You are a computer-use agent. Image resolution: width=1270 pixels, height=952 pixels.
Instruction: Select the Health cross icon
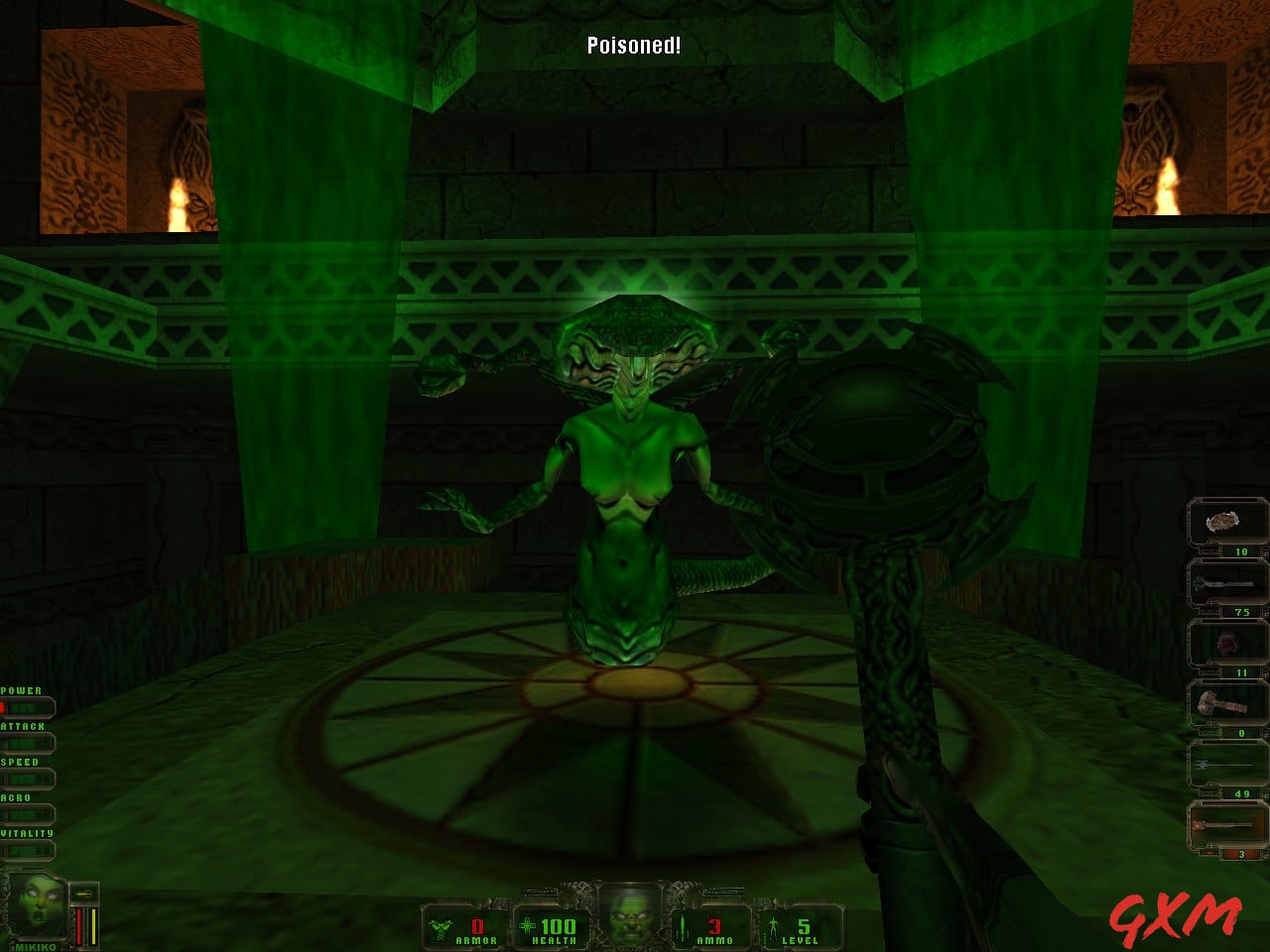click(527, 925)
